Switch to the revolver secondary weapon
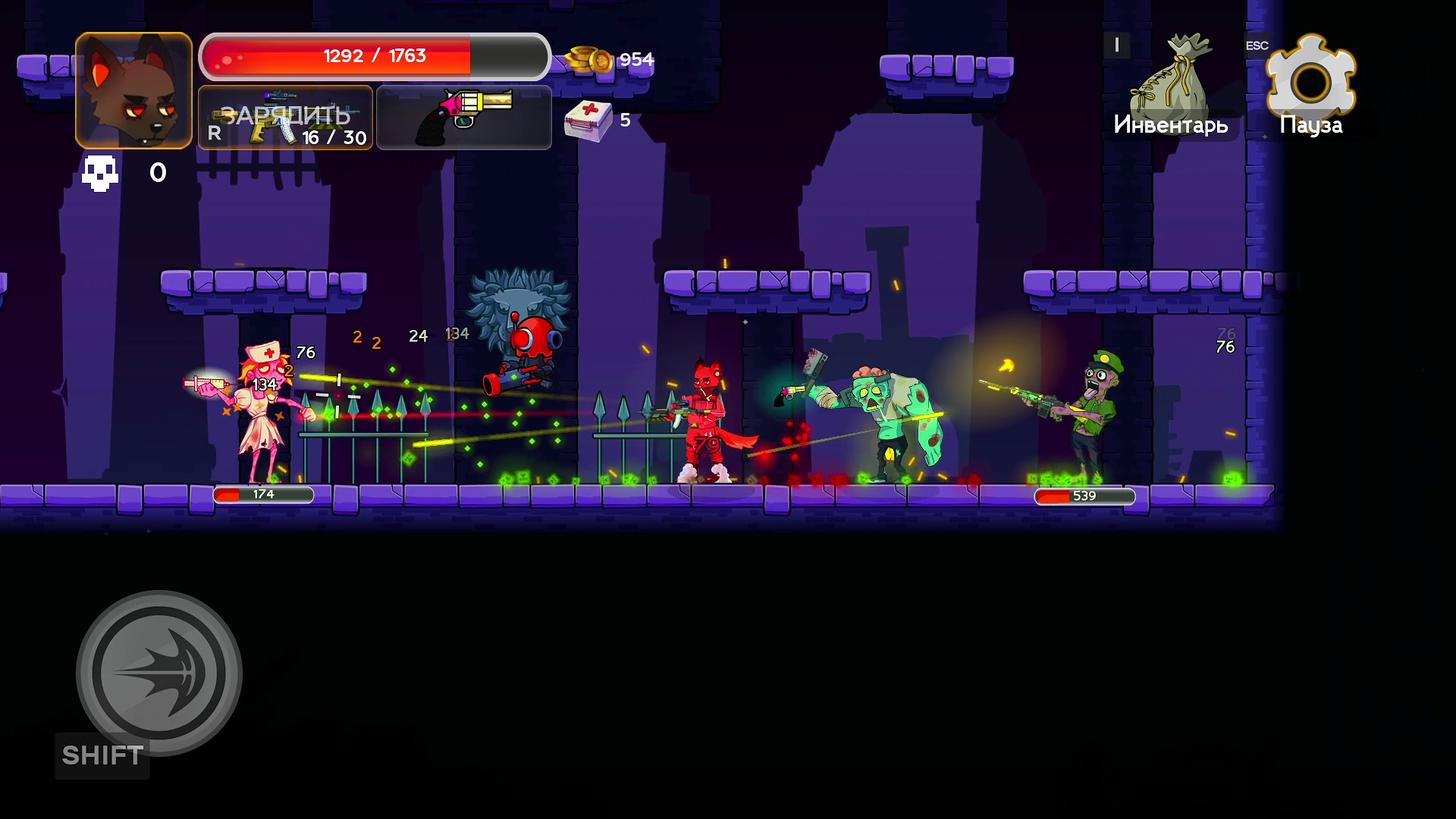 tap(463, 118)
